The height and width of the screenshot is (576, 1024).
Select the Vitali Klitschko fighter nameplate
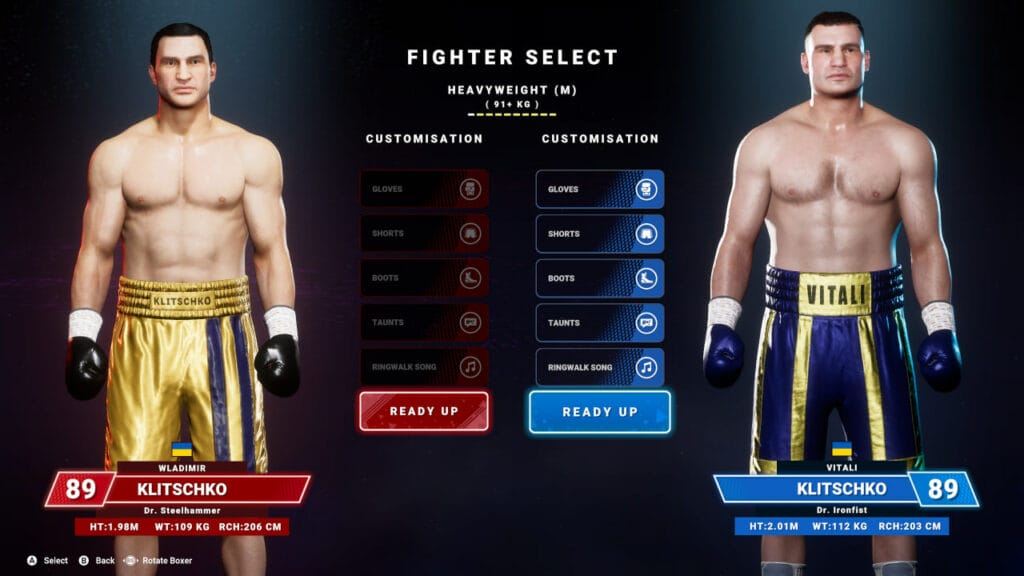pyautogui.click(x=842, y=489)
